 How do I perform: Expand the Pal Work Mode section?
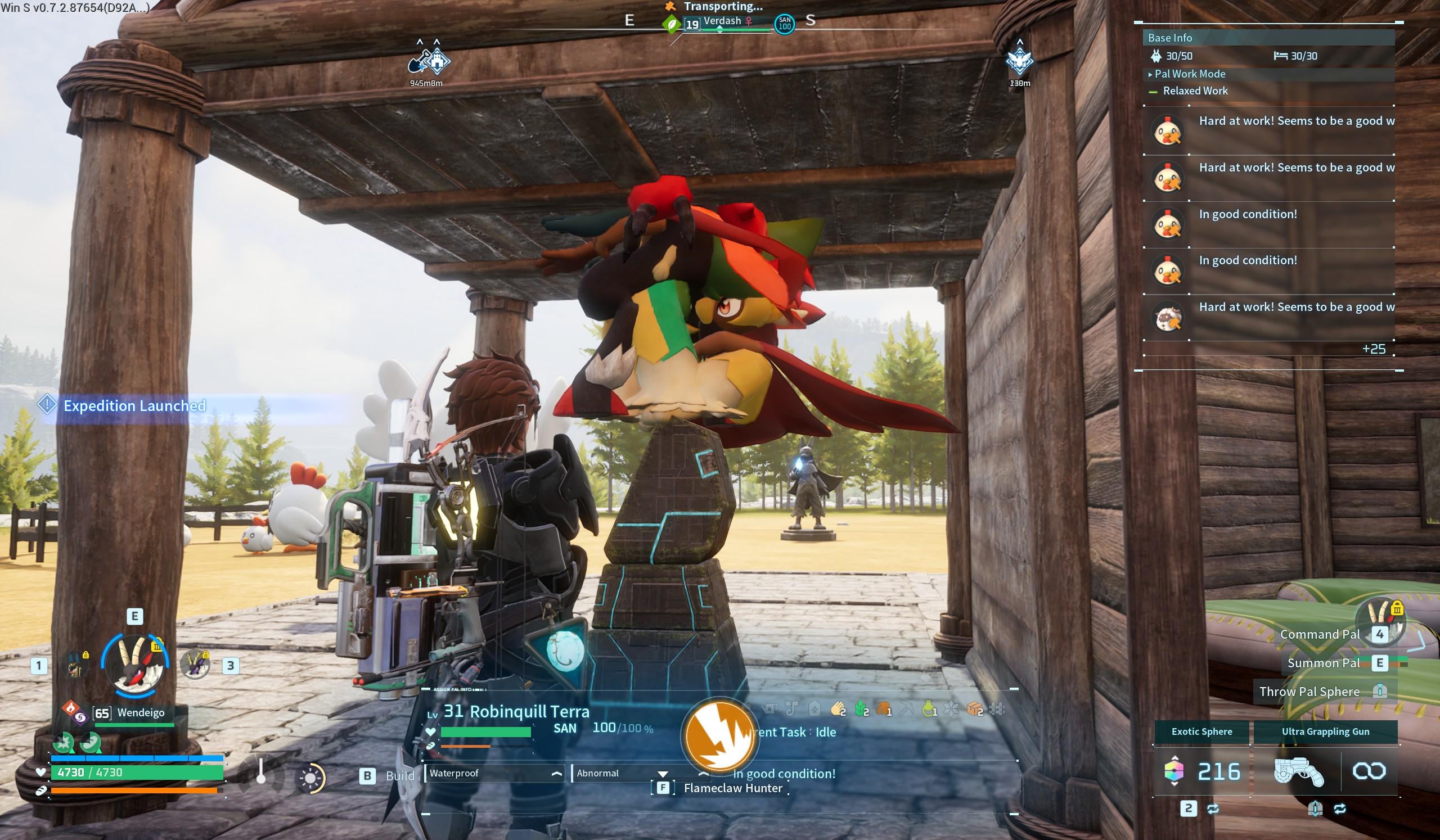(x=1189, y=74)
